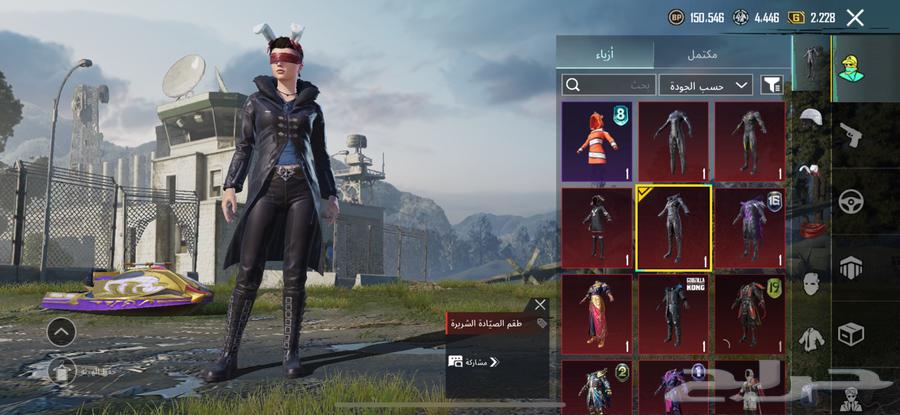900x415 pixels.
Task: Open the pistol weapons category
Action: pos(852,133)
